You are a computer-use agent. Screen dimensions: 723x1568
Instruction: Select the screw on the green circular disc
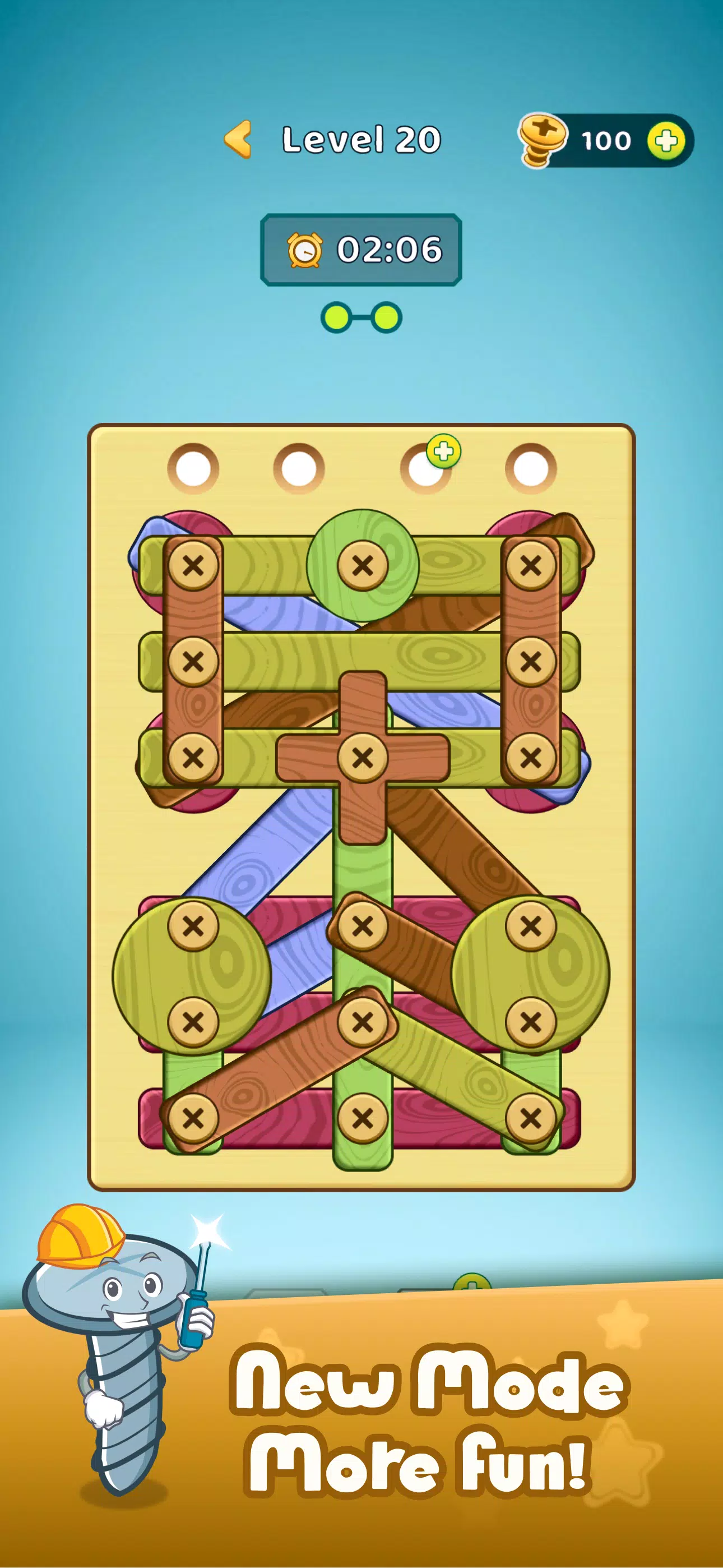(x=363, y=566)
